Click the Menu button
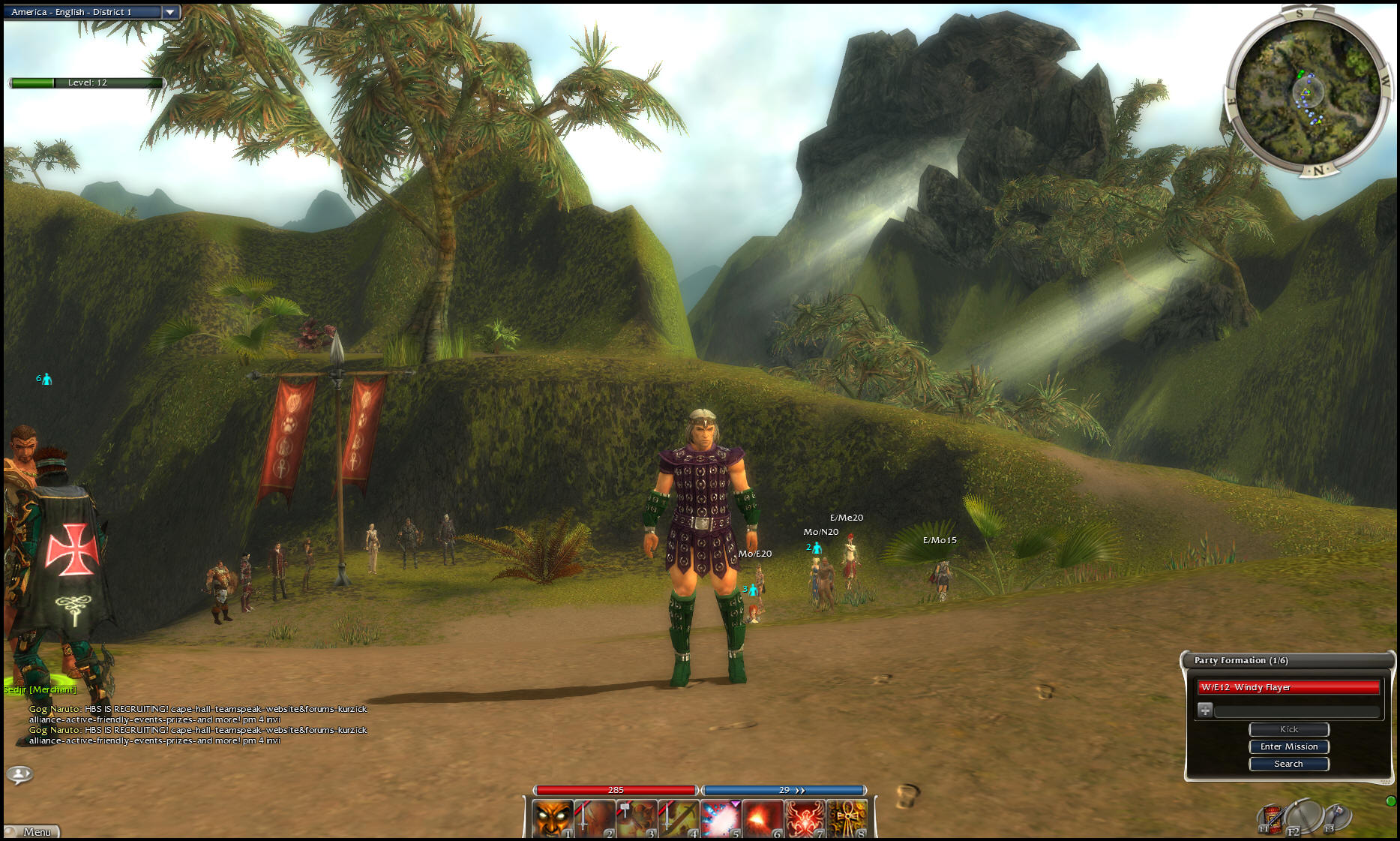Viewport: 1400px width, 841px height. point(32,831)
